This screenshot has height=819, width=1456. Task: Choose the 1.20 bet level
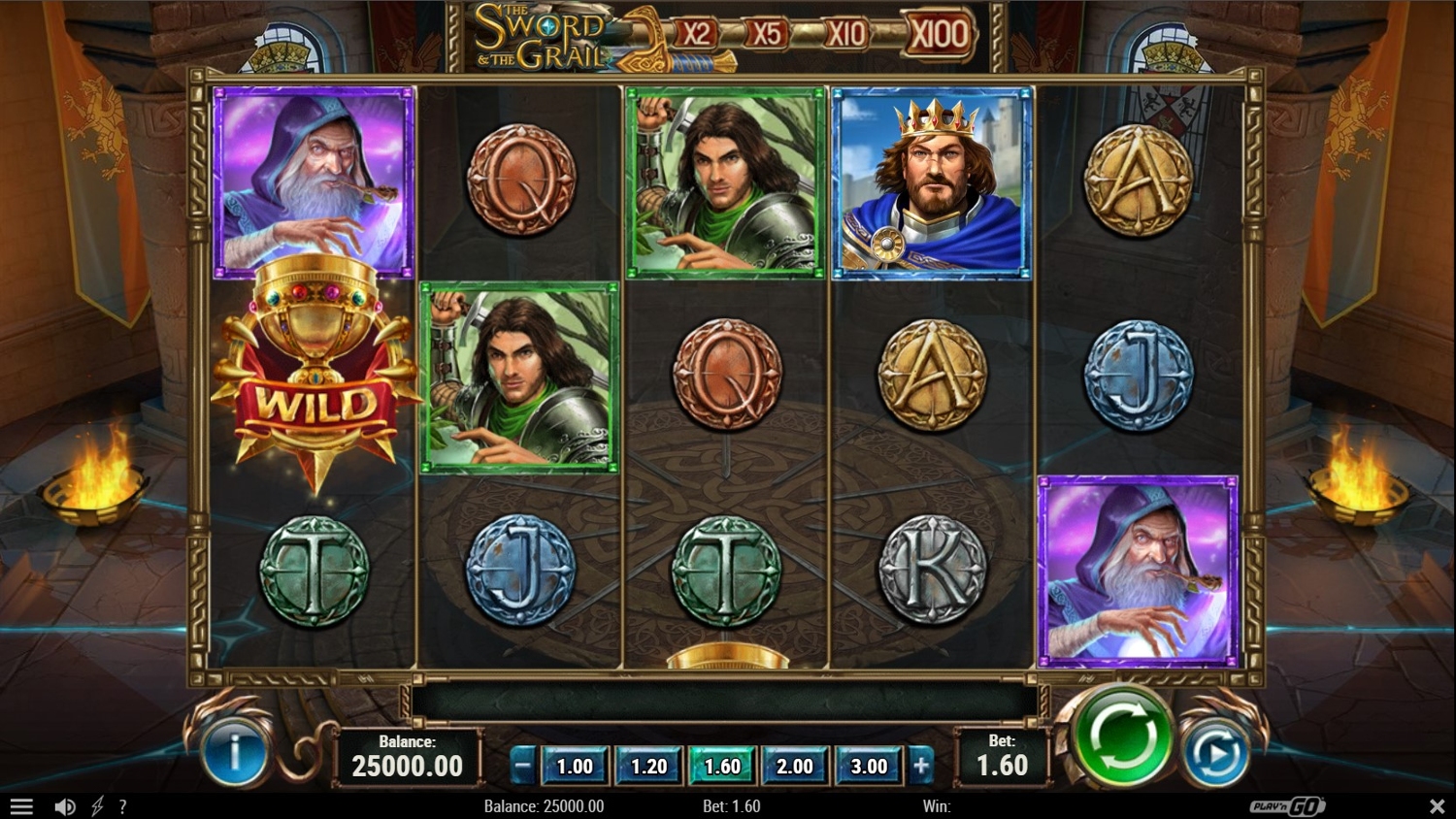648,767
